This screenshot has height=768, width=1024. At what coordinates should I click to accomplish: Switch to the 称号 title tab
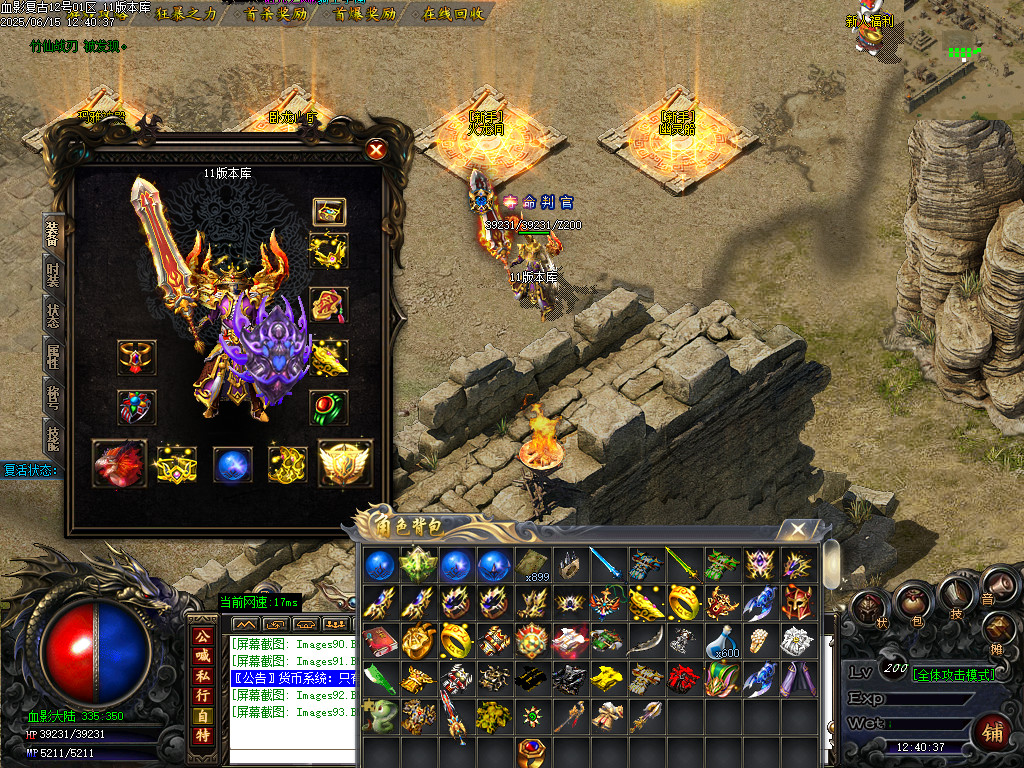54,397
